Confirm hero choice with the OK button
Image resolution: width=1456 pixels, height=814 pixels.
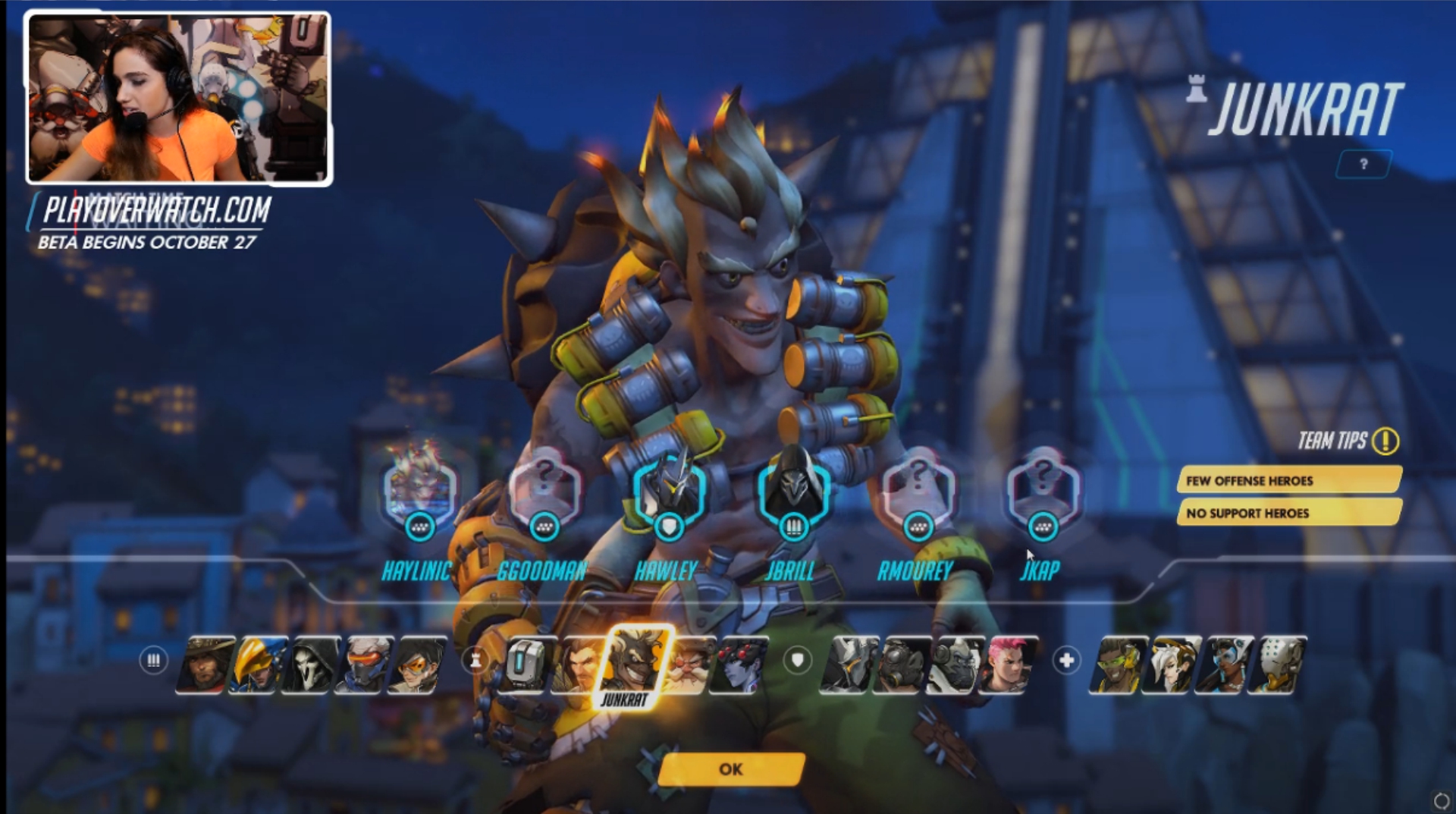[731, 769]
